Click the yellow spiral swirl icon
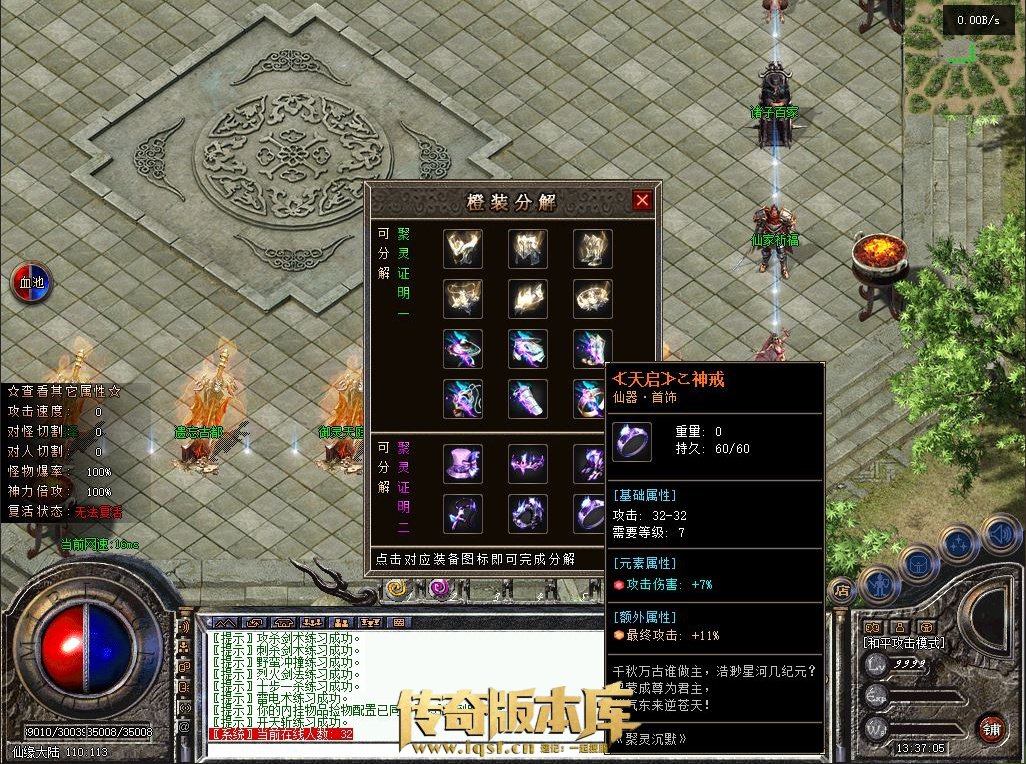Image resolution: width=1026 pixels, height=764 pixels. pyautogui.click(x=395, y=588)
